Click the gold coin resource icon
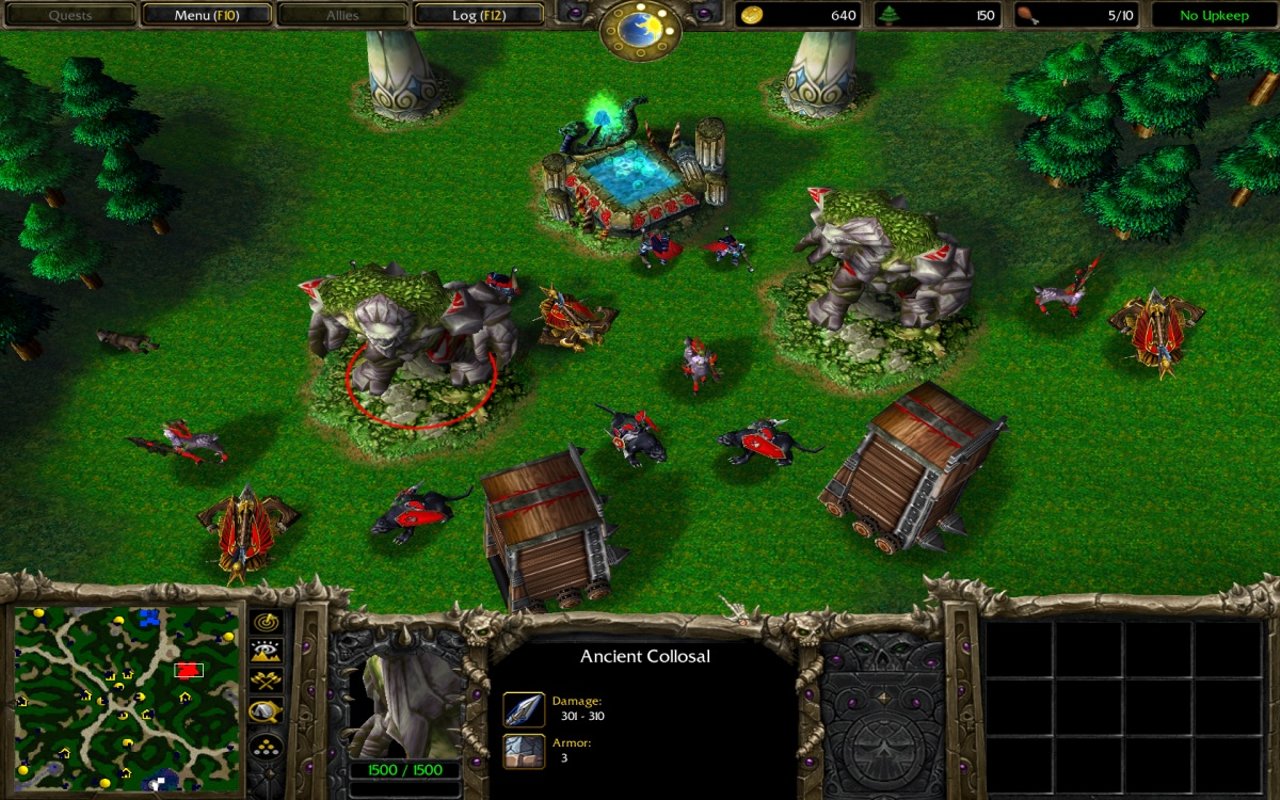Screen dimensions: 1280x800 (750, 15)
